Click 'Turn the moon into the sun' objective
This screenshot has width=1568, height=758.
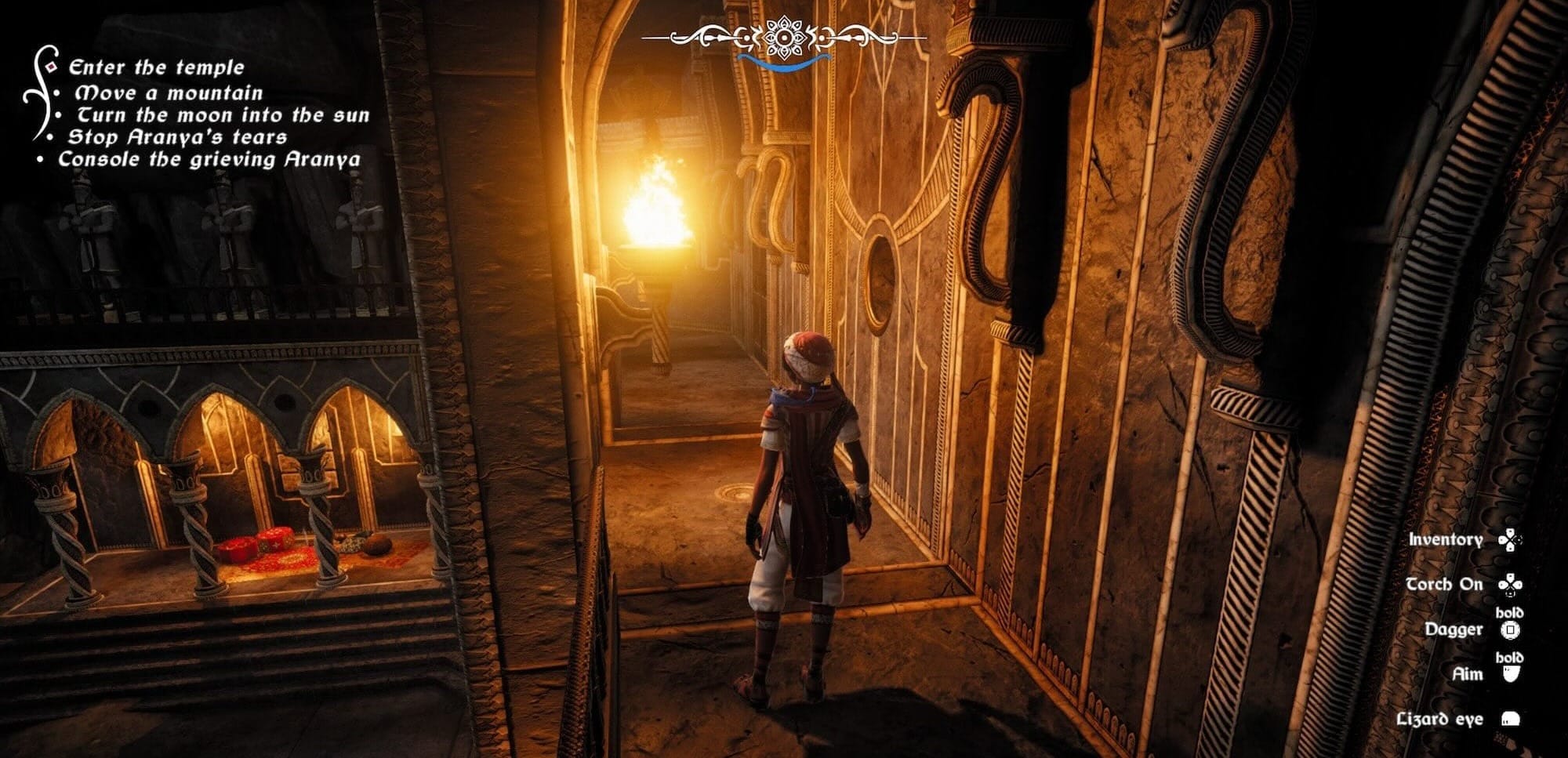tap(223, 115)
